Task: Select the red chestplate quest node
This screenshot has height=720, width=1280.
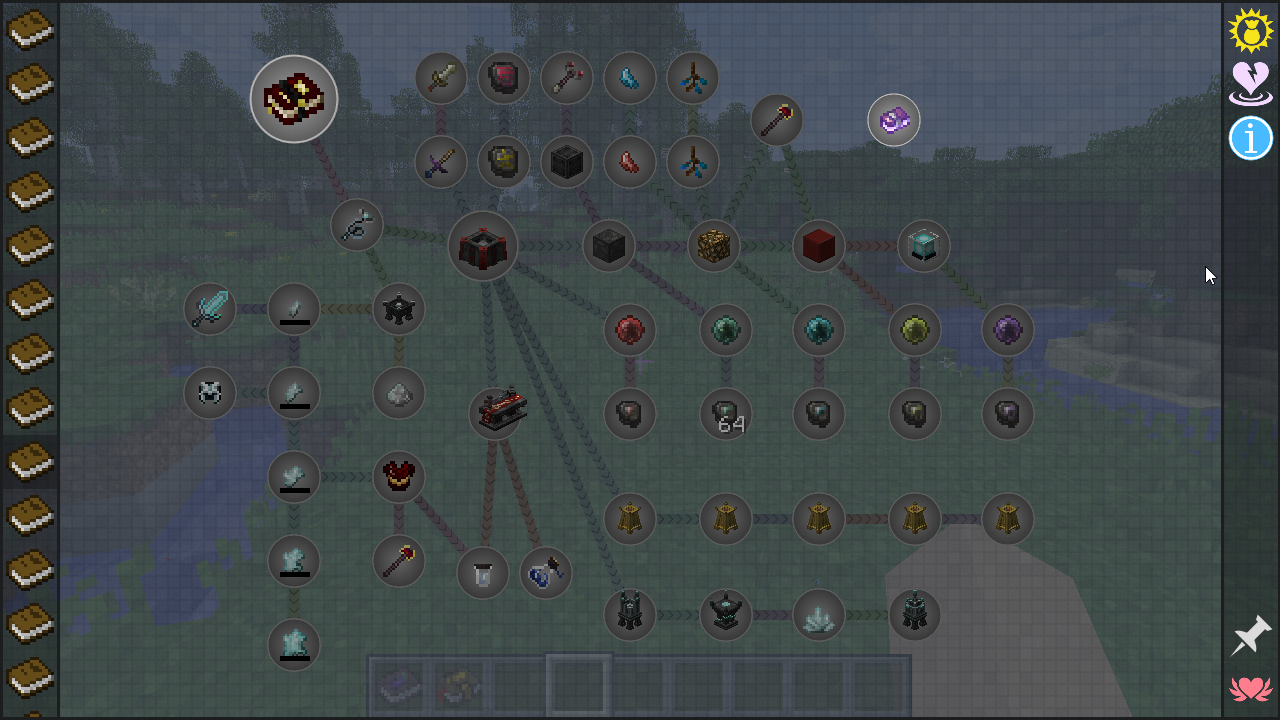Action: [399, 477]
